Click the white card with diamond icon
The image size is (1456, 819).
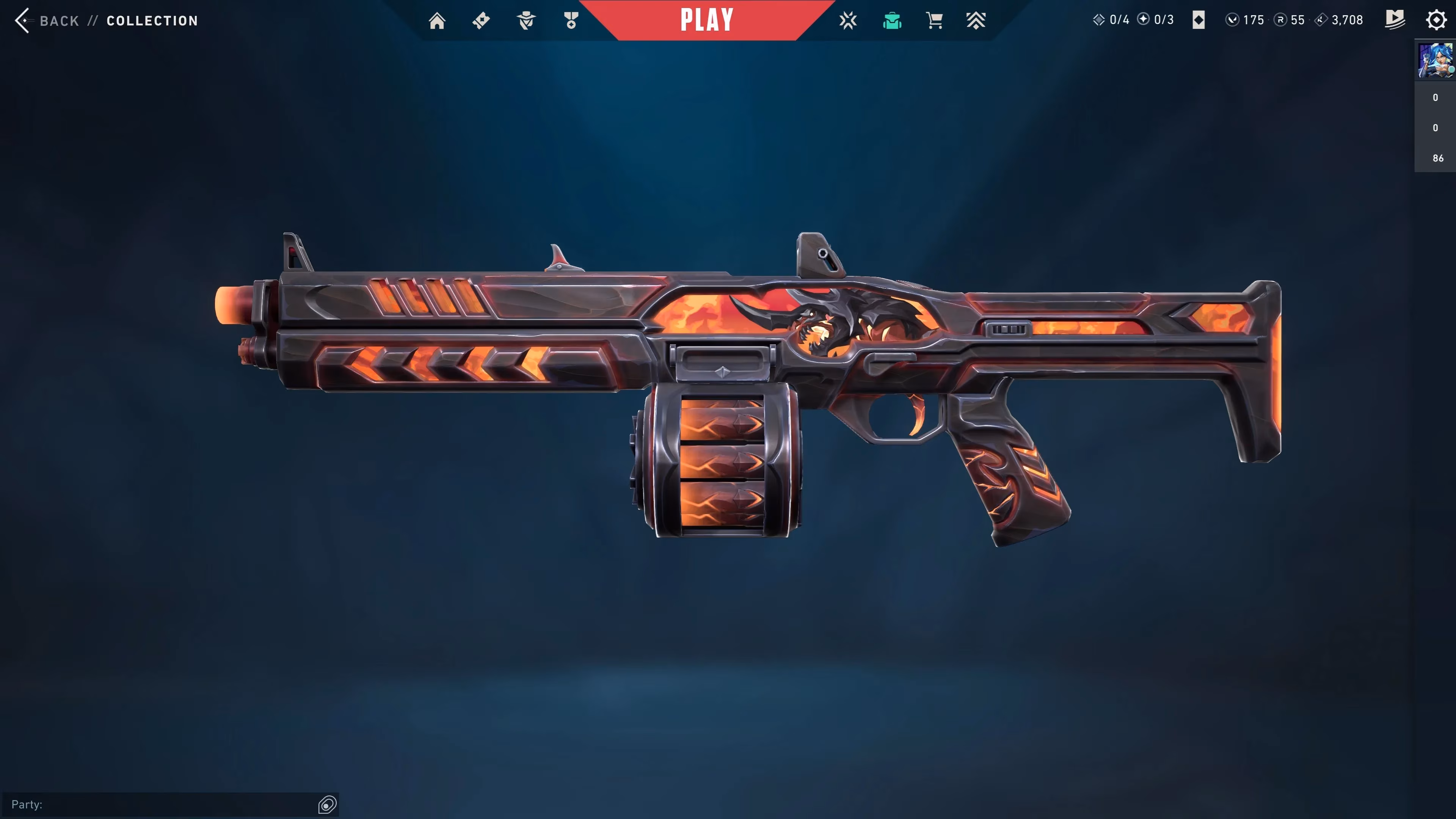[x=1199, y=20]
